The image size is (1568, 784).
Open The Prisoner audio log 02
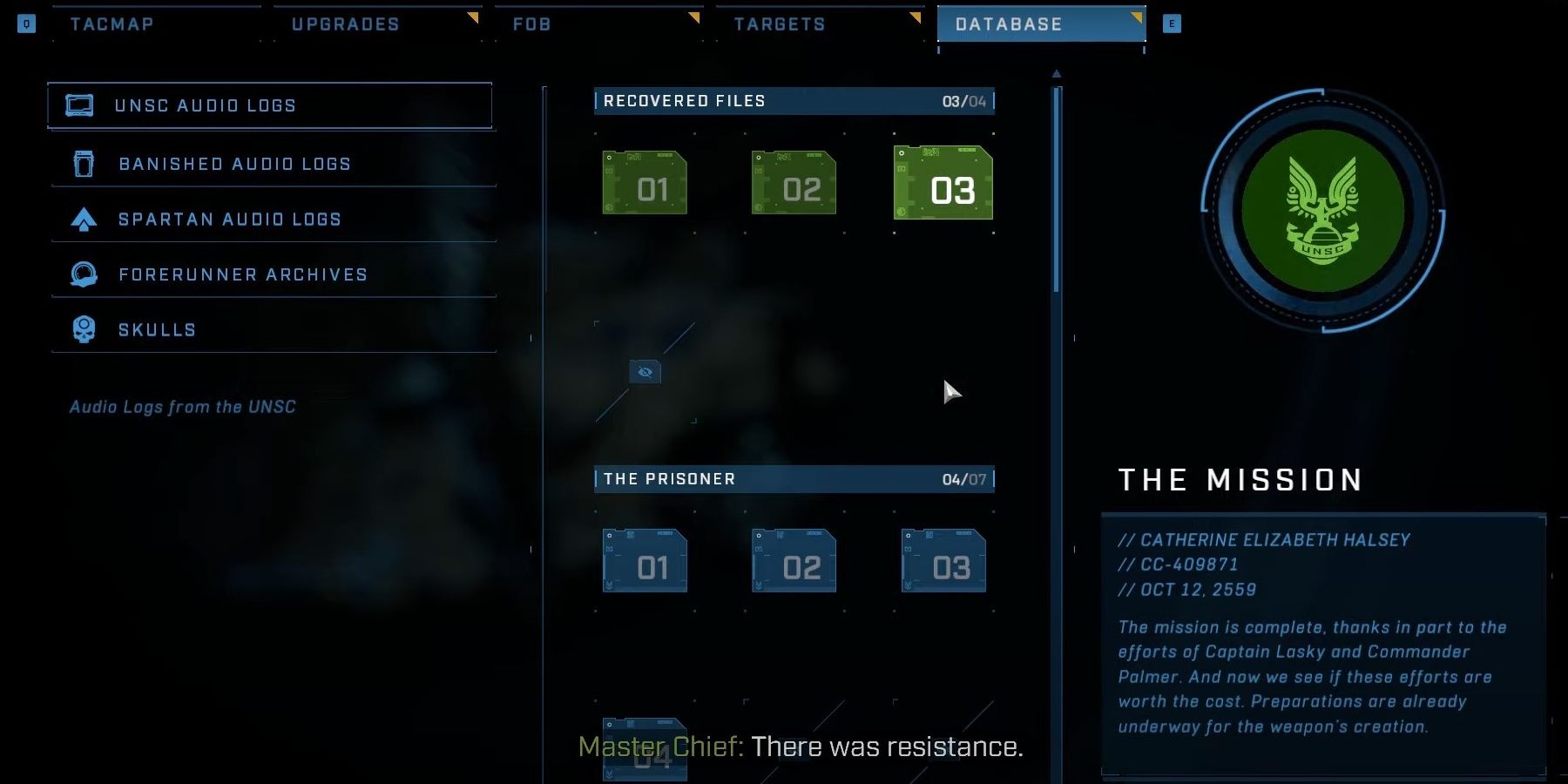[x=794, y=562]
